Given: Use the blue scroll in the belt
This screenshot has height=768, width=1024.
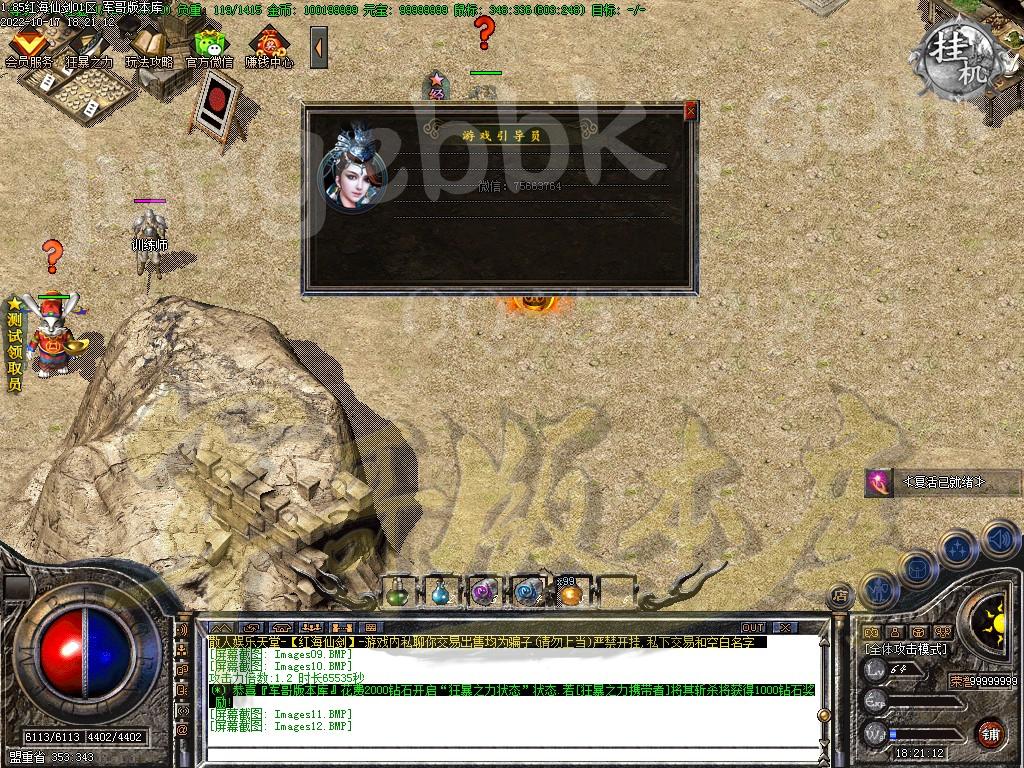Looking at the screenshot, I should (527, 593).
